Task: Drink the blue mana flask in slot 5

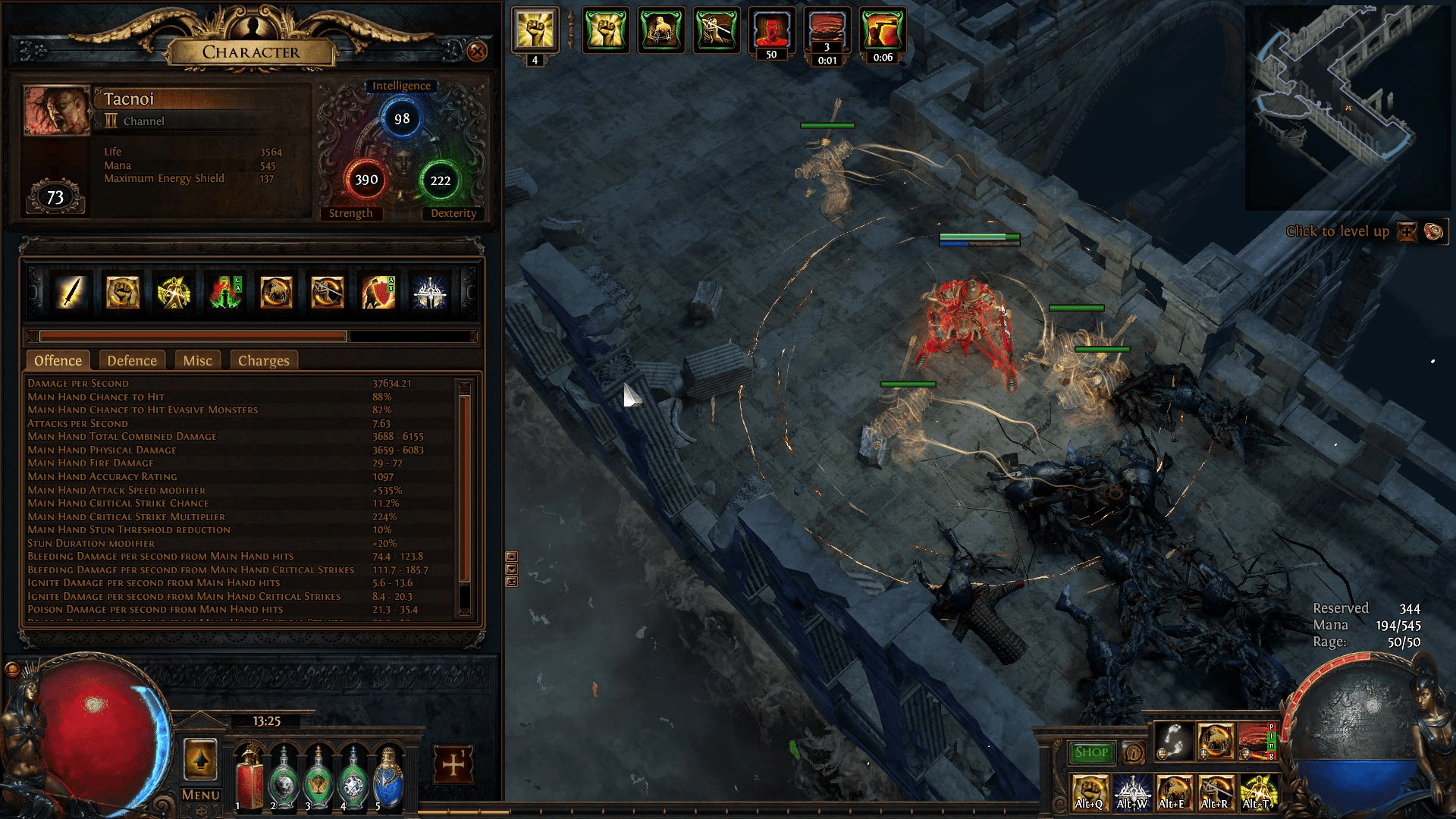Action: (x=388, y=779)
